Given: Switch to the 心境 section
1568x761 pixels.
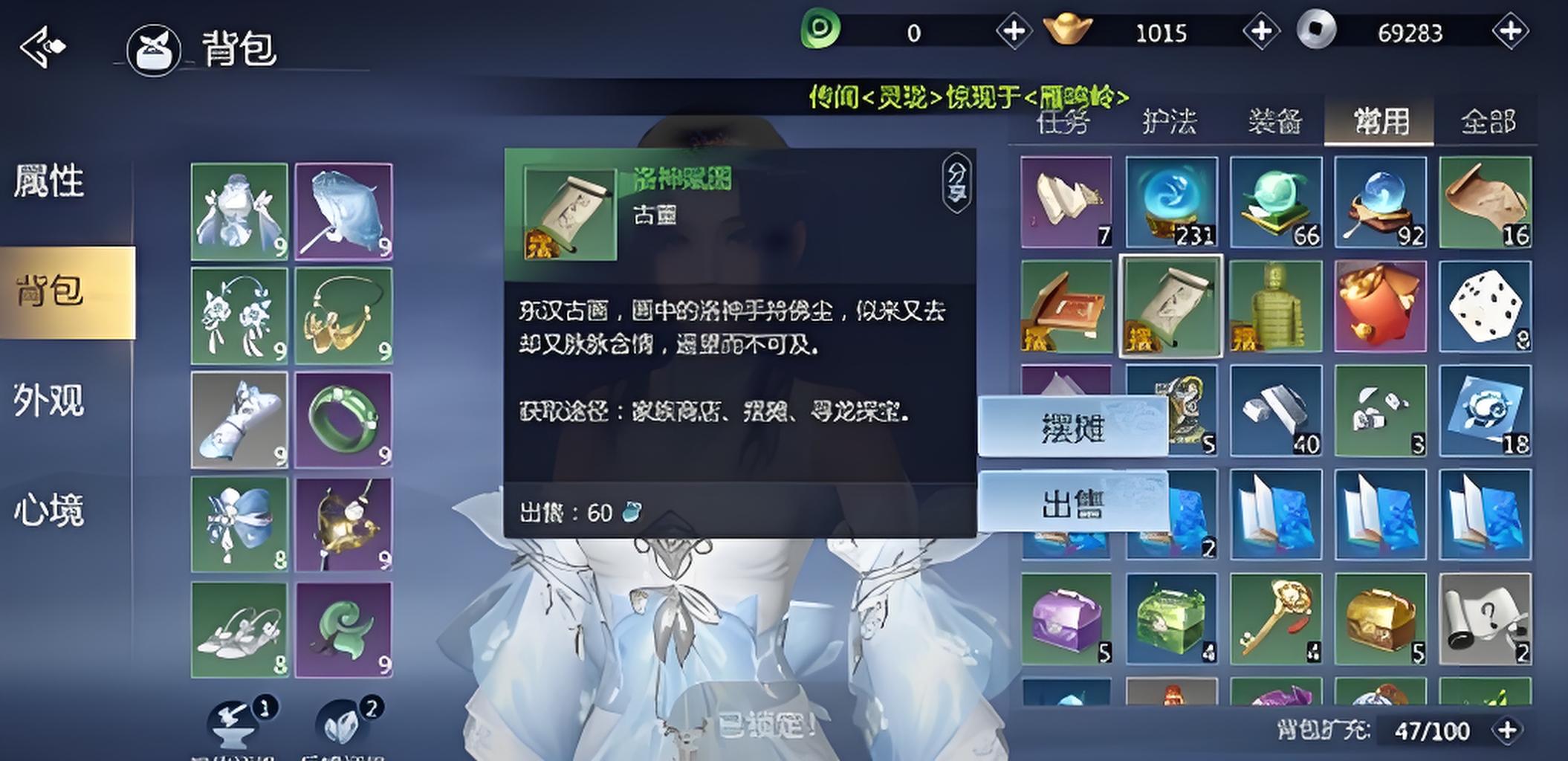Looking at the screenshot, I should pos(49,511).
